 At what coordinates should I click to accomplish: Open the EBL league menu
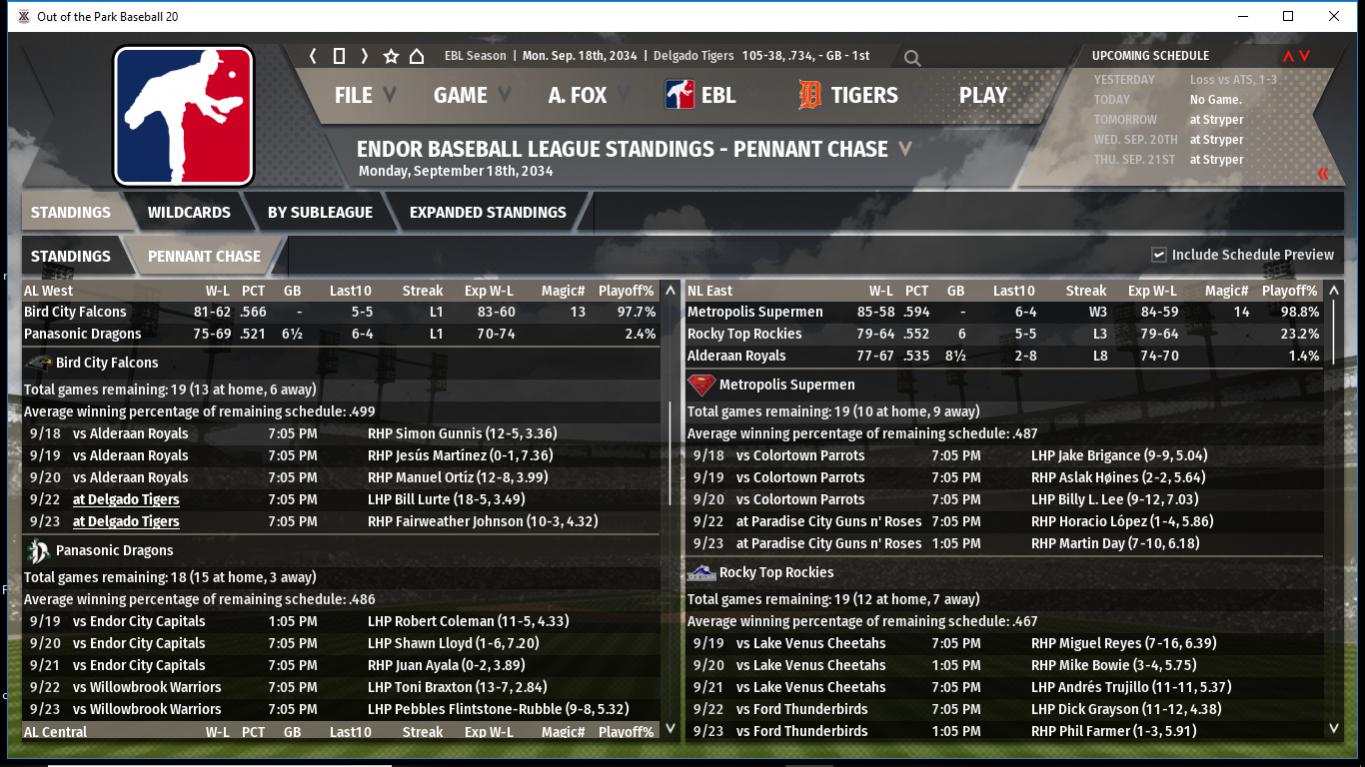pos(701,95)
